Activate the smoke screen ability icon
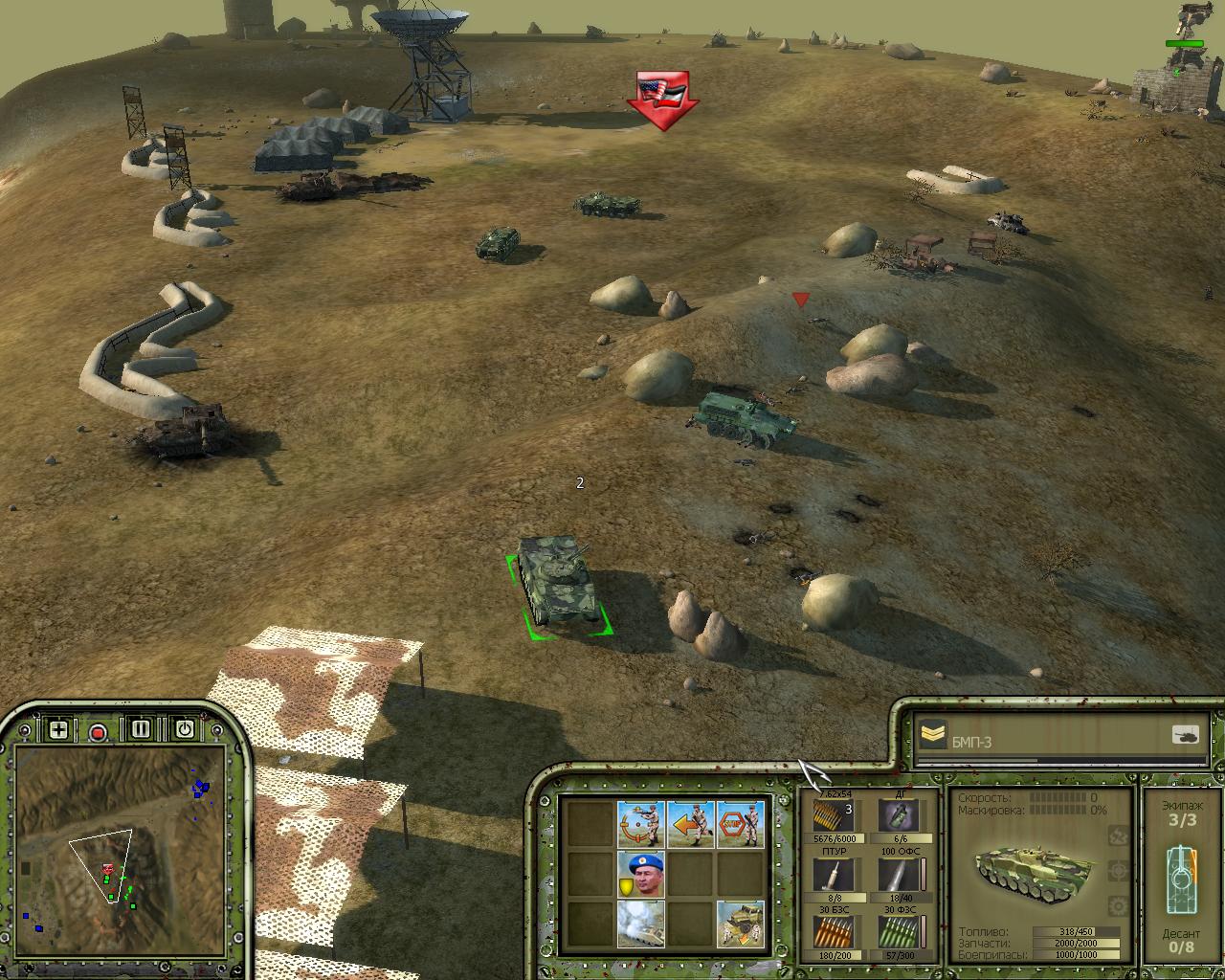 point(641,924)
